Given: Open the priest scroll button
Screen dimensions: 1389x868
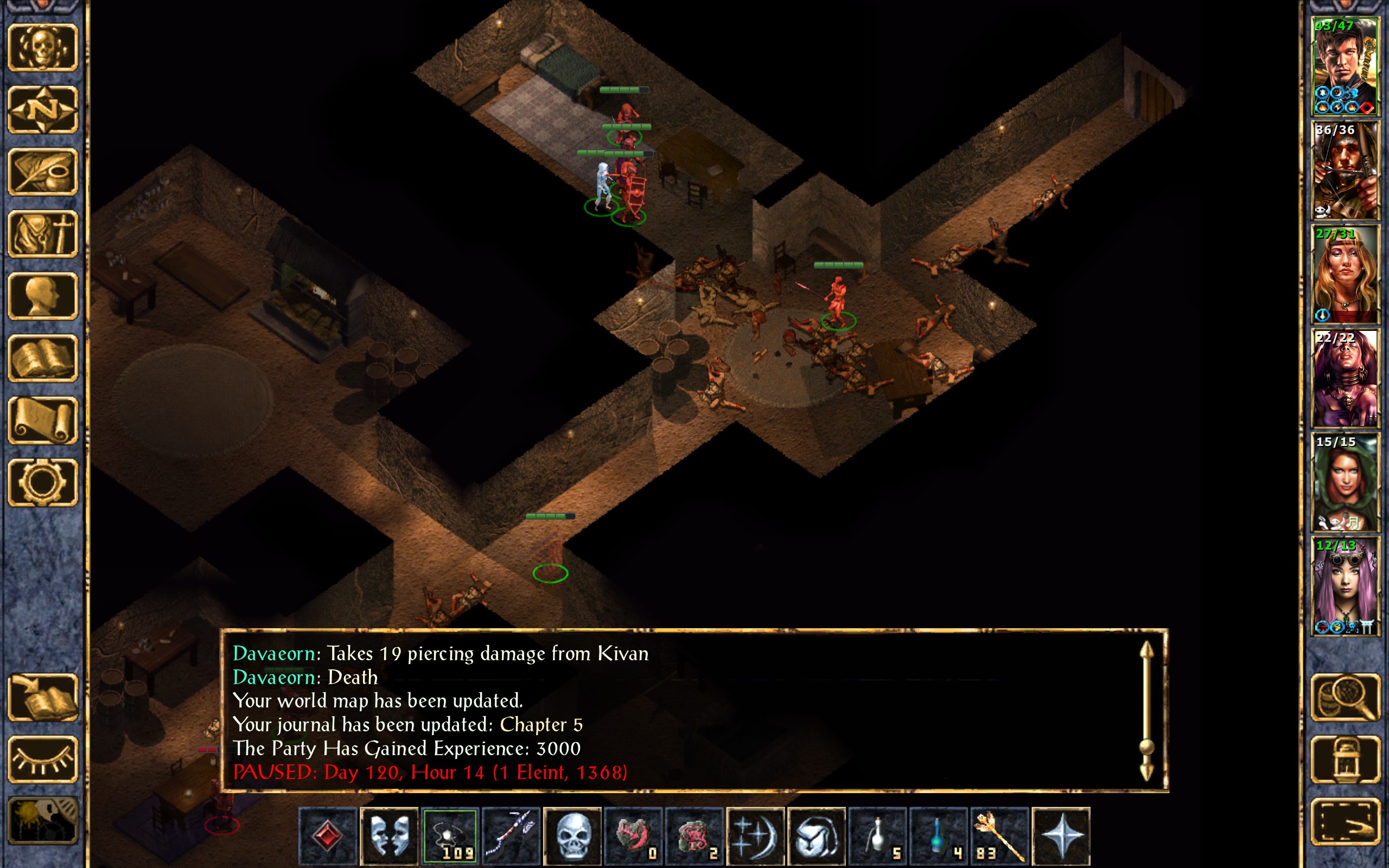Looking at the screenshot, I should [42, 420].
